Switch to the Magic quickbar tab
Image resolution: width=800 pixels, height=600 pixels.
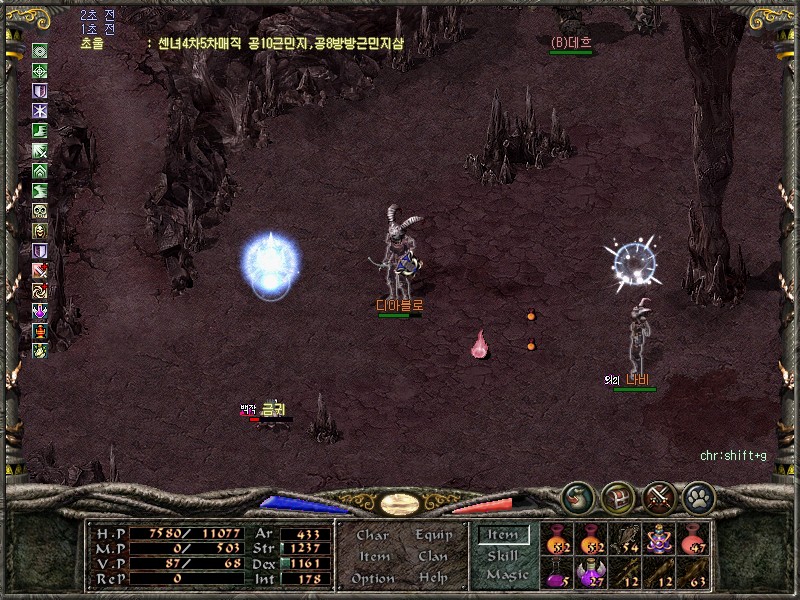tap(506, 575)
